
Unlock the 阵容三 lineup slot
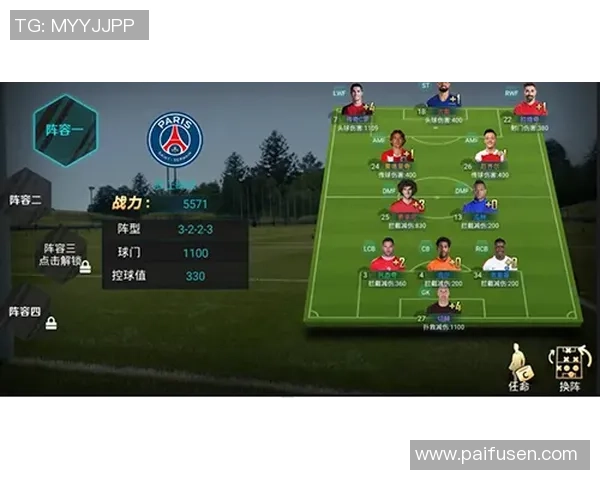click(x=58, y=254)
